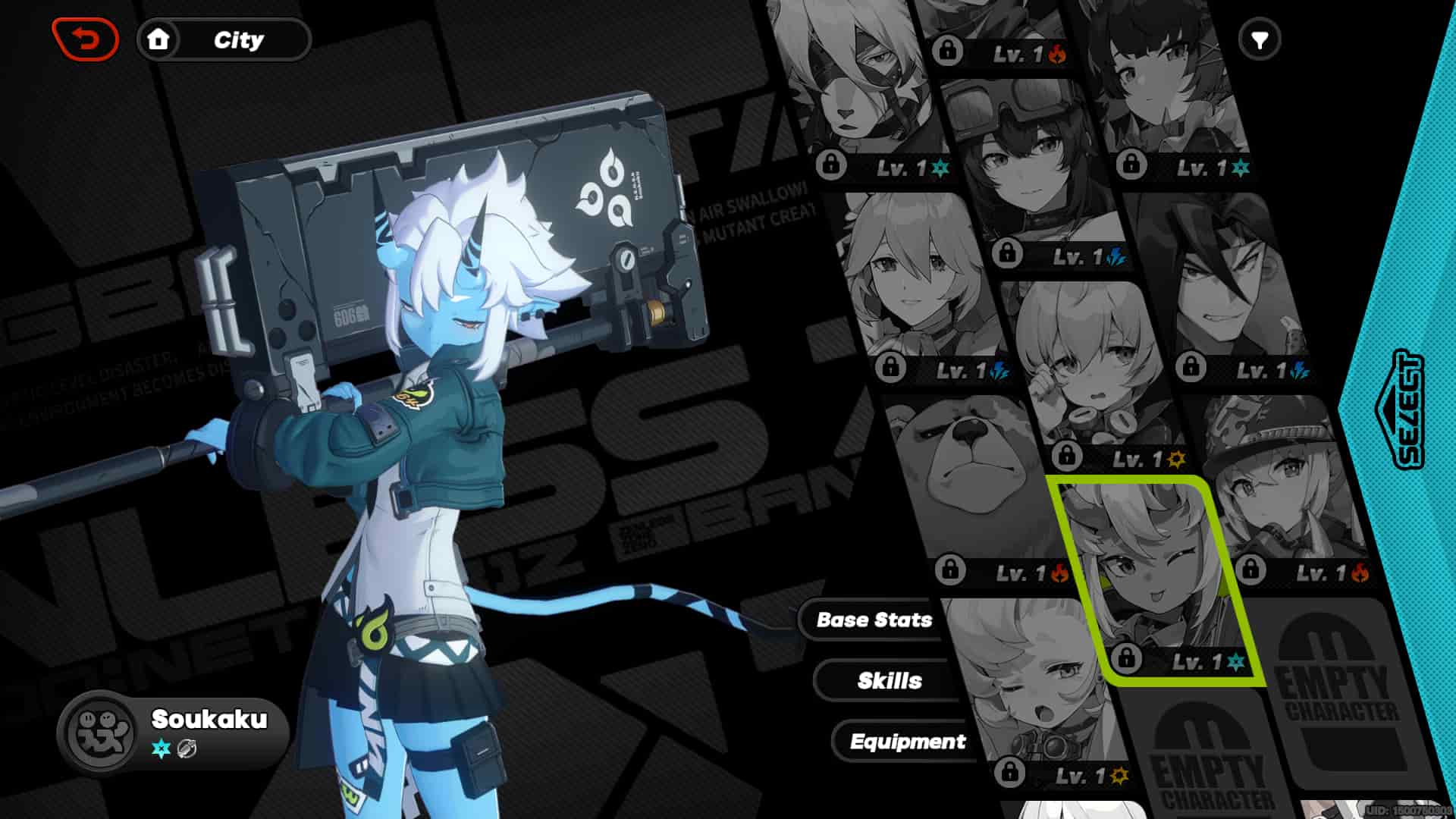Click the ether star icon beside the masked character's level

(940, 168)
